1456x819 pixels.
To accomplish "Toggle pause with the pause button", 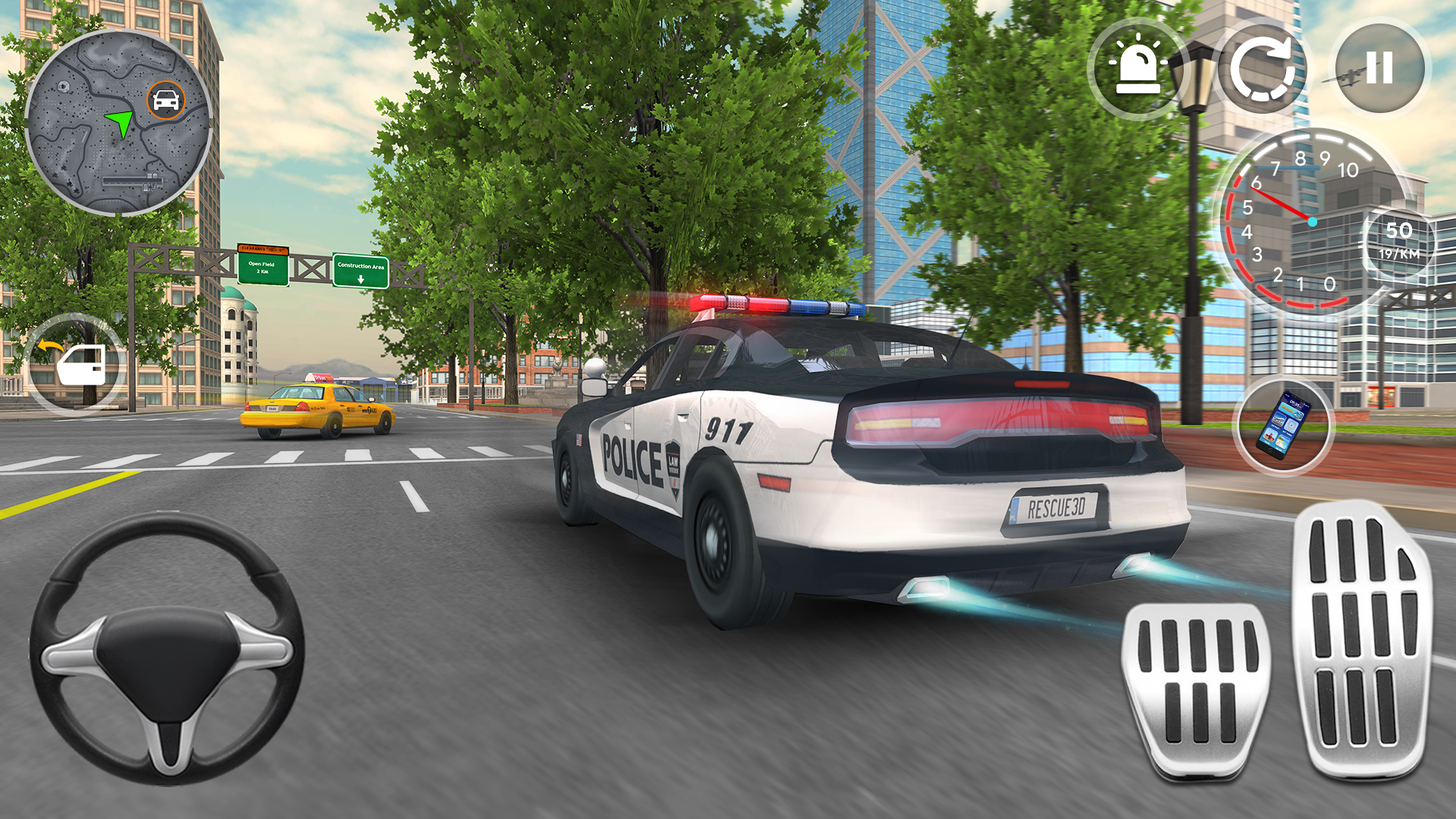I will pos(1380,68).
